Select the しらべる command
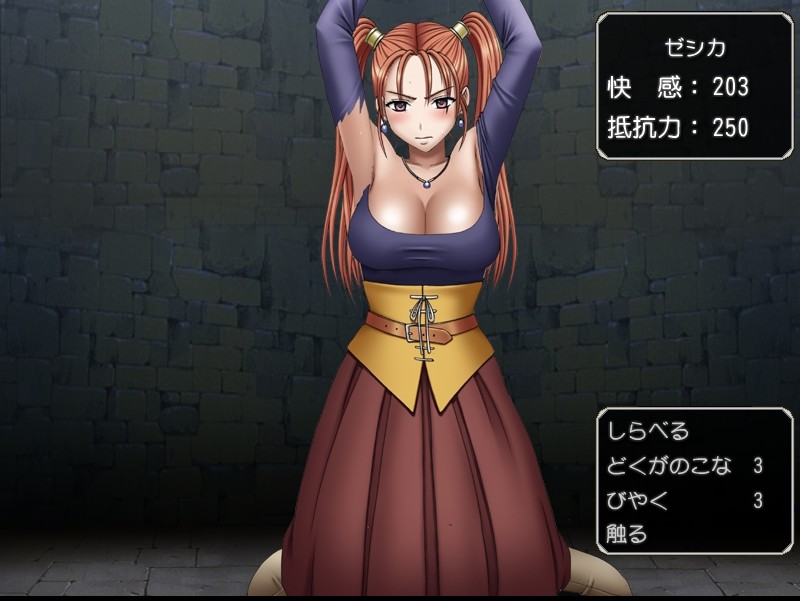The width and height of the screenshot is (800, 601). pyautogui.click(x=648, y=432)
